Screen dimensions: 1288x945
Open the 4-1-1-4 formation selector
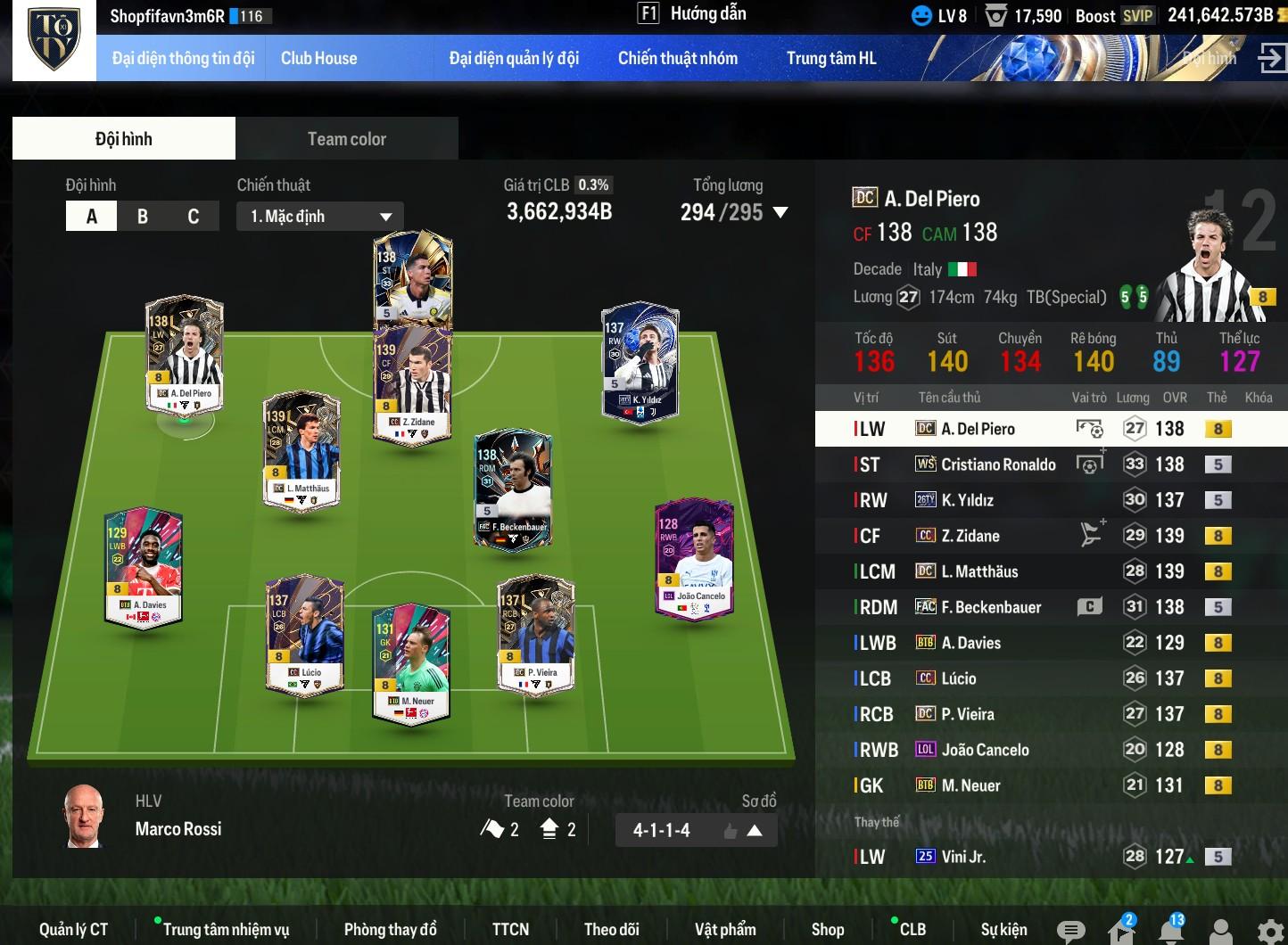pos(695,831)
